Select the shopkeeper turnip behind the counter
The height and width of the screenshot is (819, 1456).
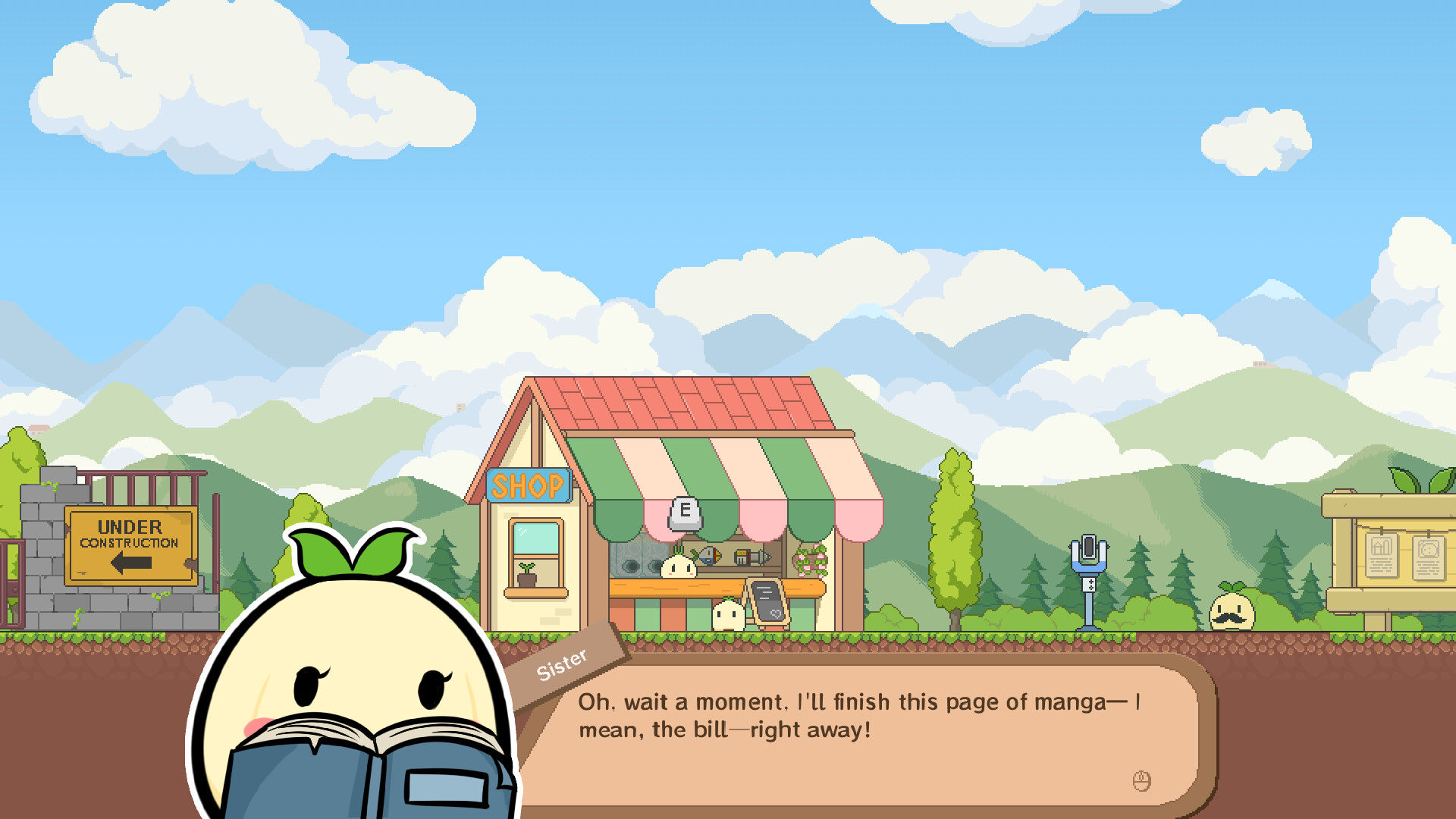coord(679,566)
